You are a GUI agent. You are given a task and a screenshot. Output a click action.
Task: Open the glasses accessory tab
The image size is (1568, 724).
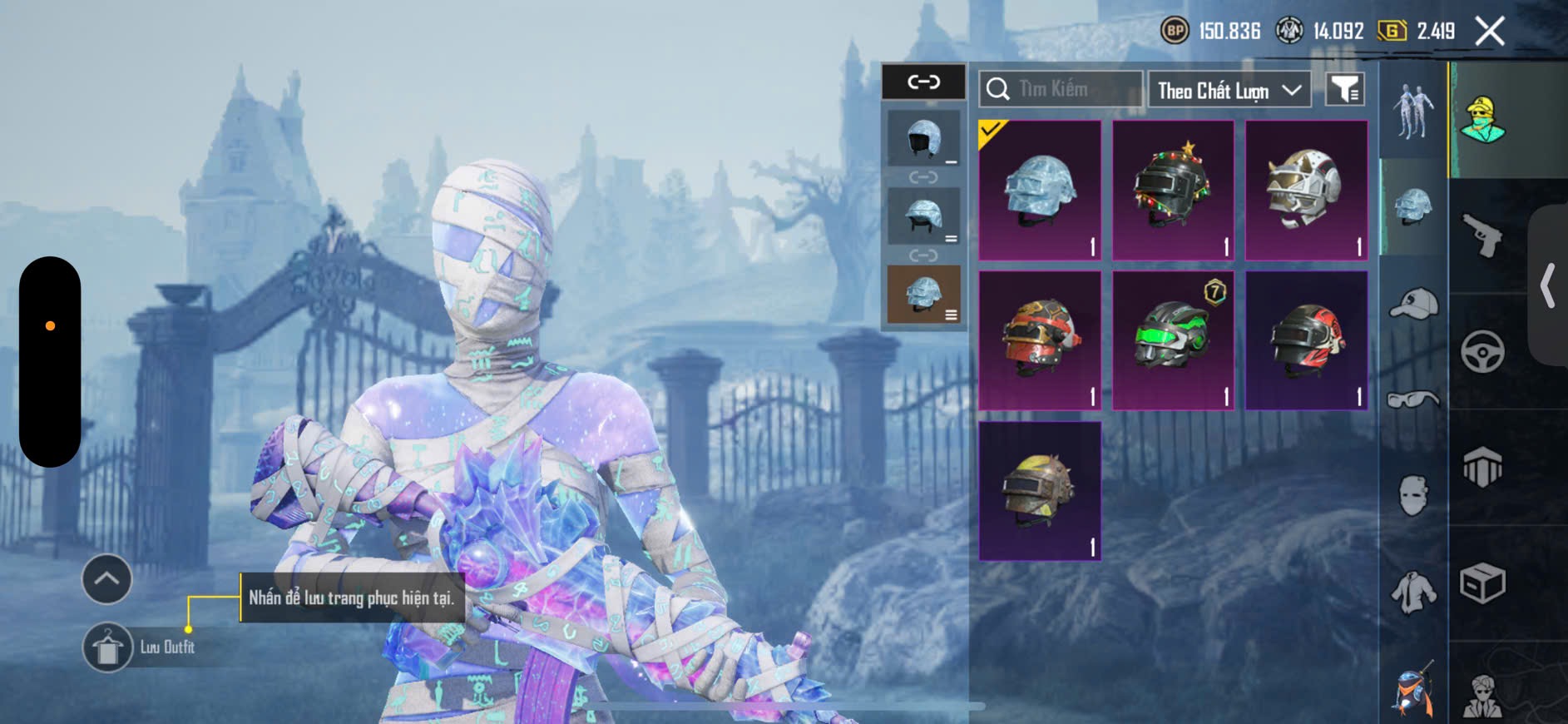point(1413,400)
